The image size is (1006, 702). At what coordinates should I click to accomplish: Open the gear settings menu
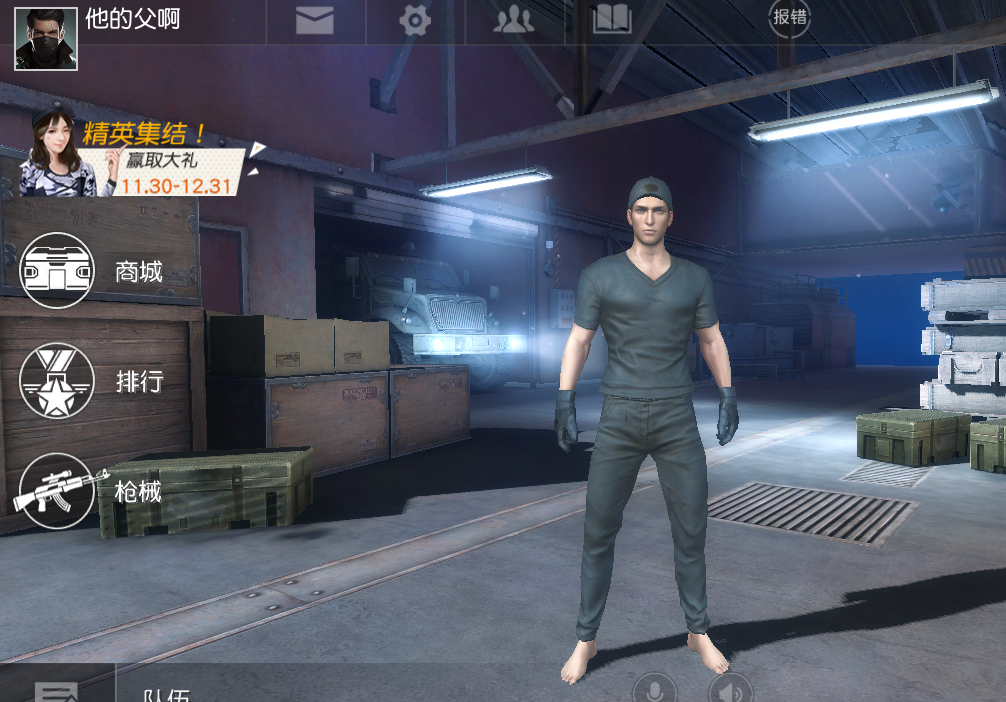pos(415,20)
